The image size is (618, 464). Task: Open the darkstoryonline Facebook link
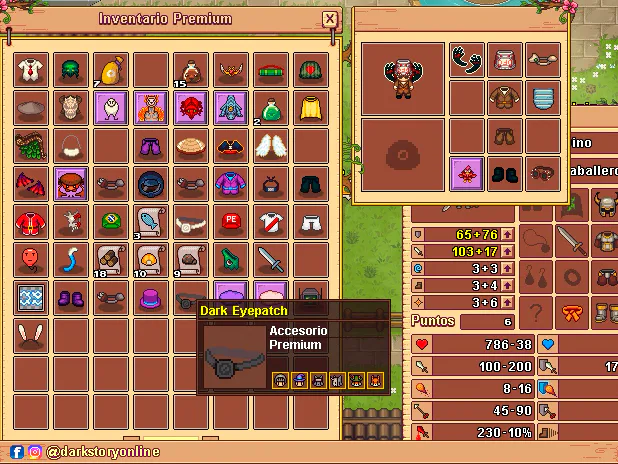click(x=17, y=452)
